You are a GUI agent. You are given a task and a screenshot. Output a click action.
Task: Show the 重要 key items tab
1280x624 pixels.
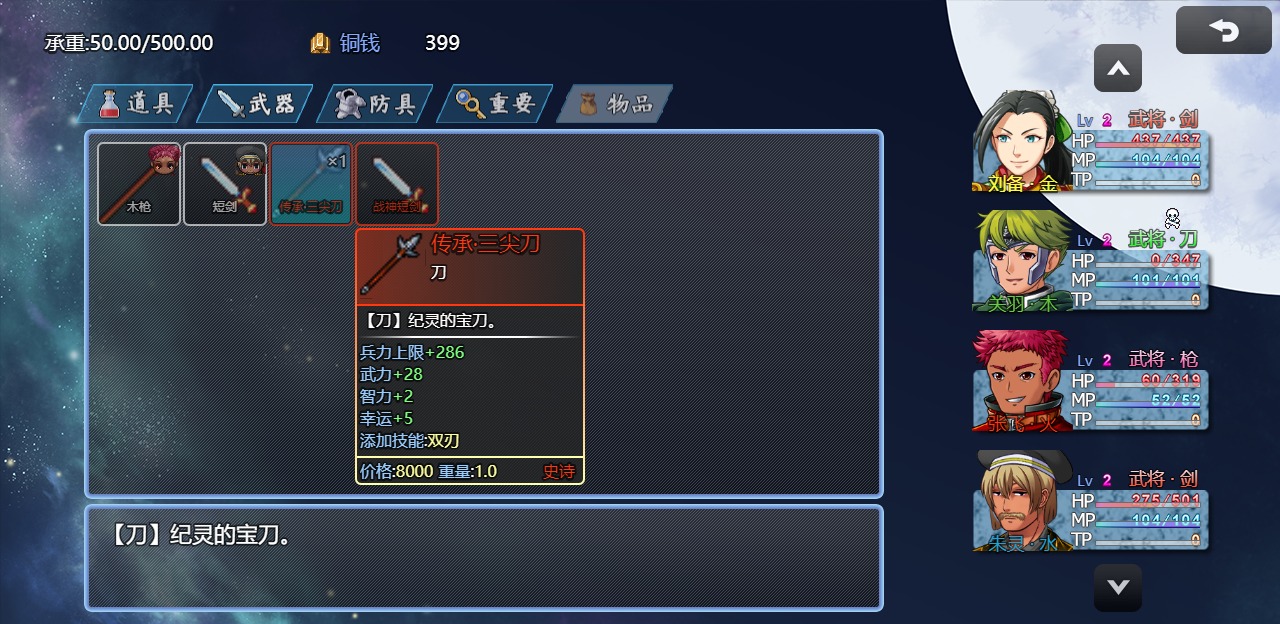coord(495,104)
